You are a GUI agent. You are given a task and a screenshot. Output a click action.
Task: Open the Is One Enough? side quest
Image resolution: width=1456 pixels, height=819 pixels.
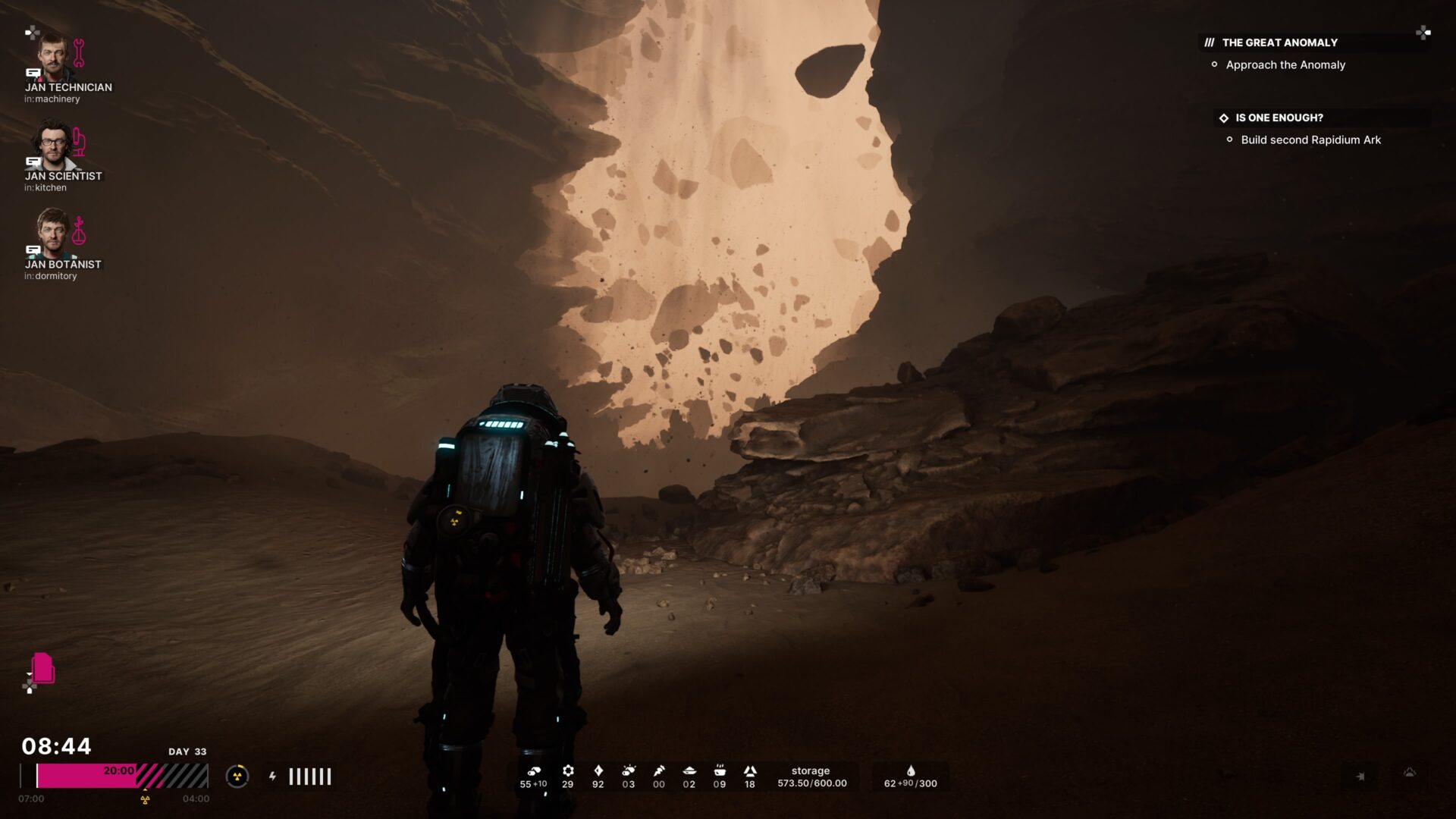coord(1279,118)
